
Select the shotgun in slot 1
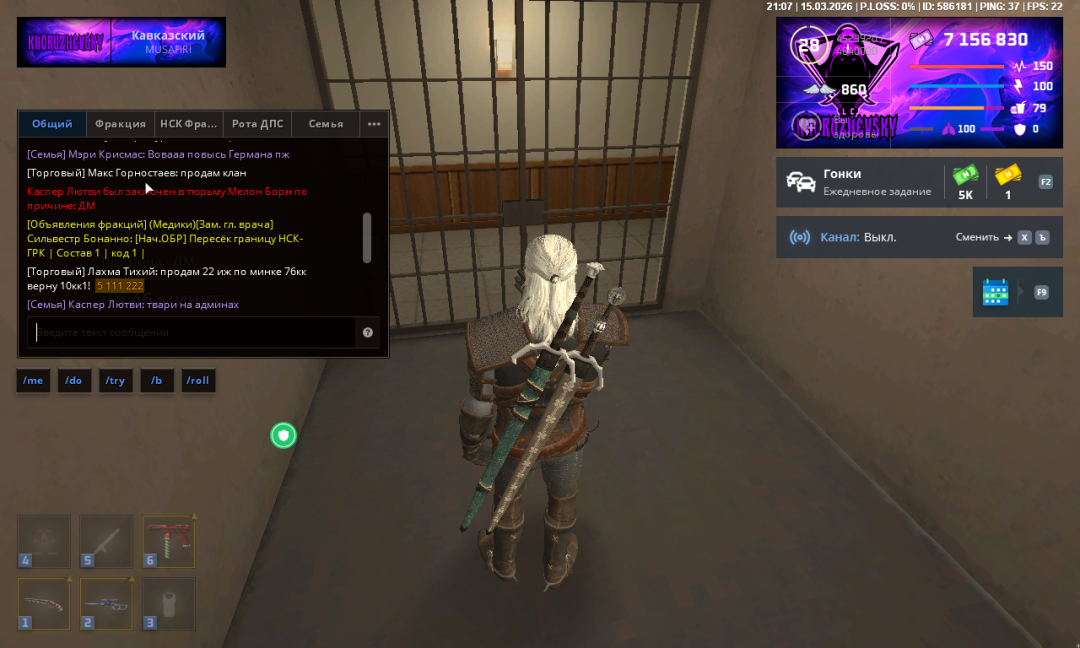tap(44, 604)
